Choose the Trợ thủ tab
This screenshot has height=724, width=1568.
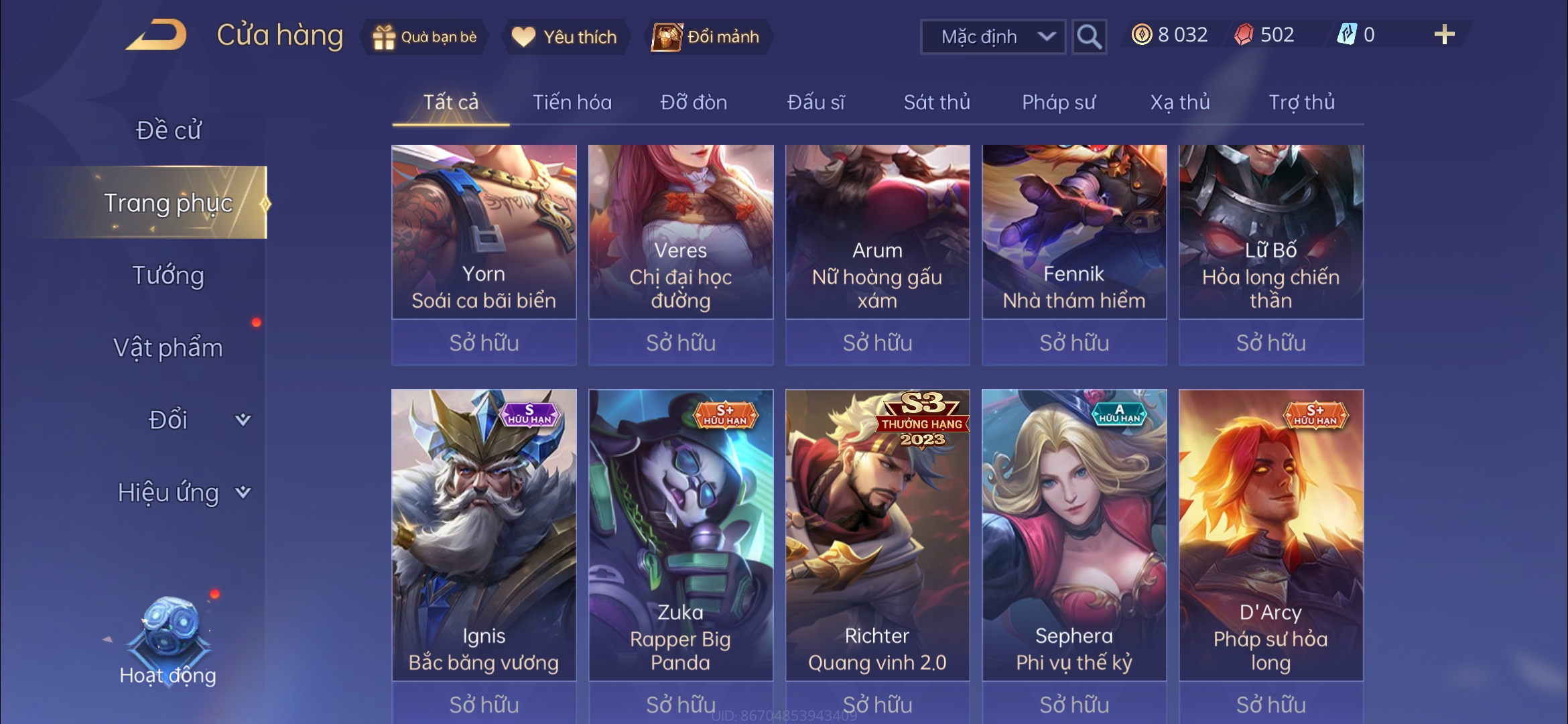[x=1301, y=103]
